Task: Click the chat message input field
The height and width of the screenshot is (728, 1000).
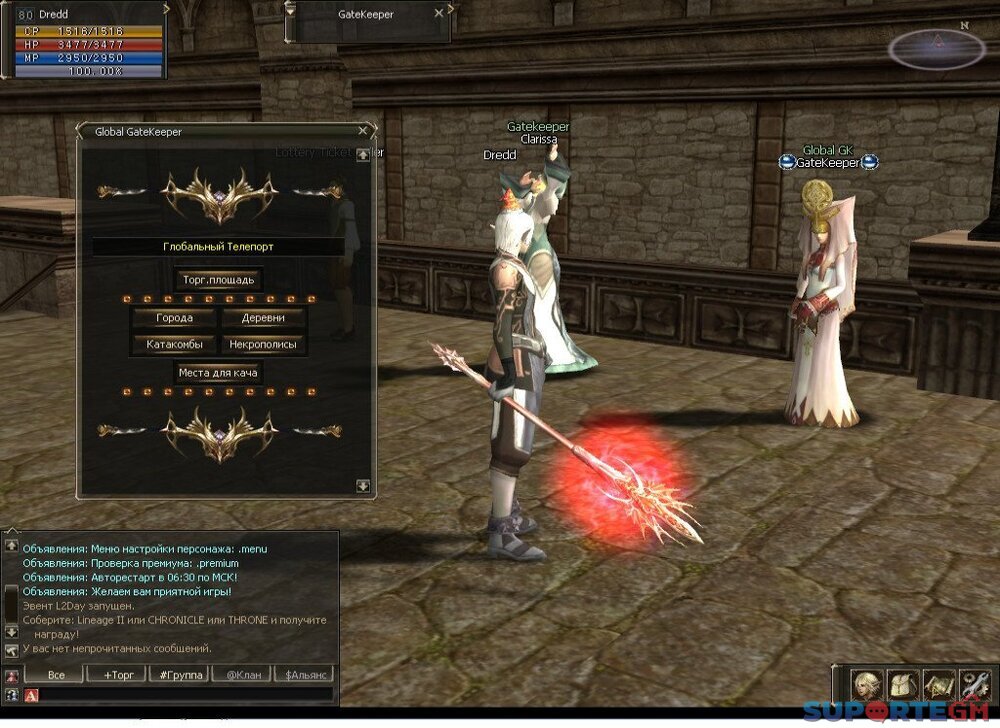Action: [185, 694]
